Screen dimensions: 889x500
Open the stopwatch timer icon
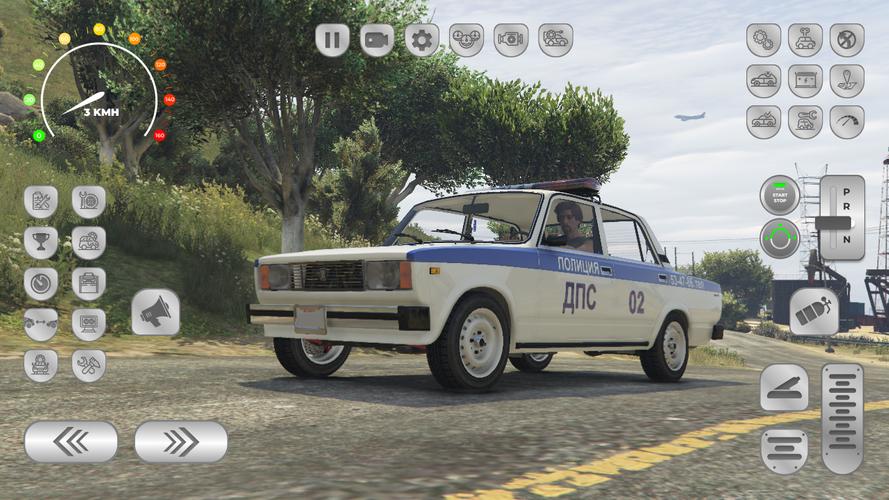41,283
